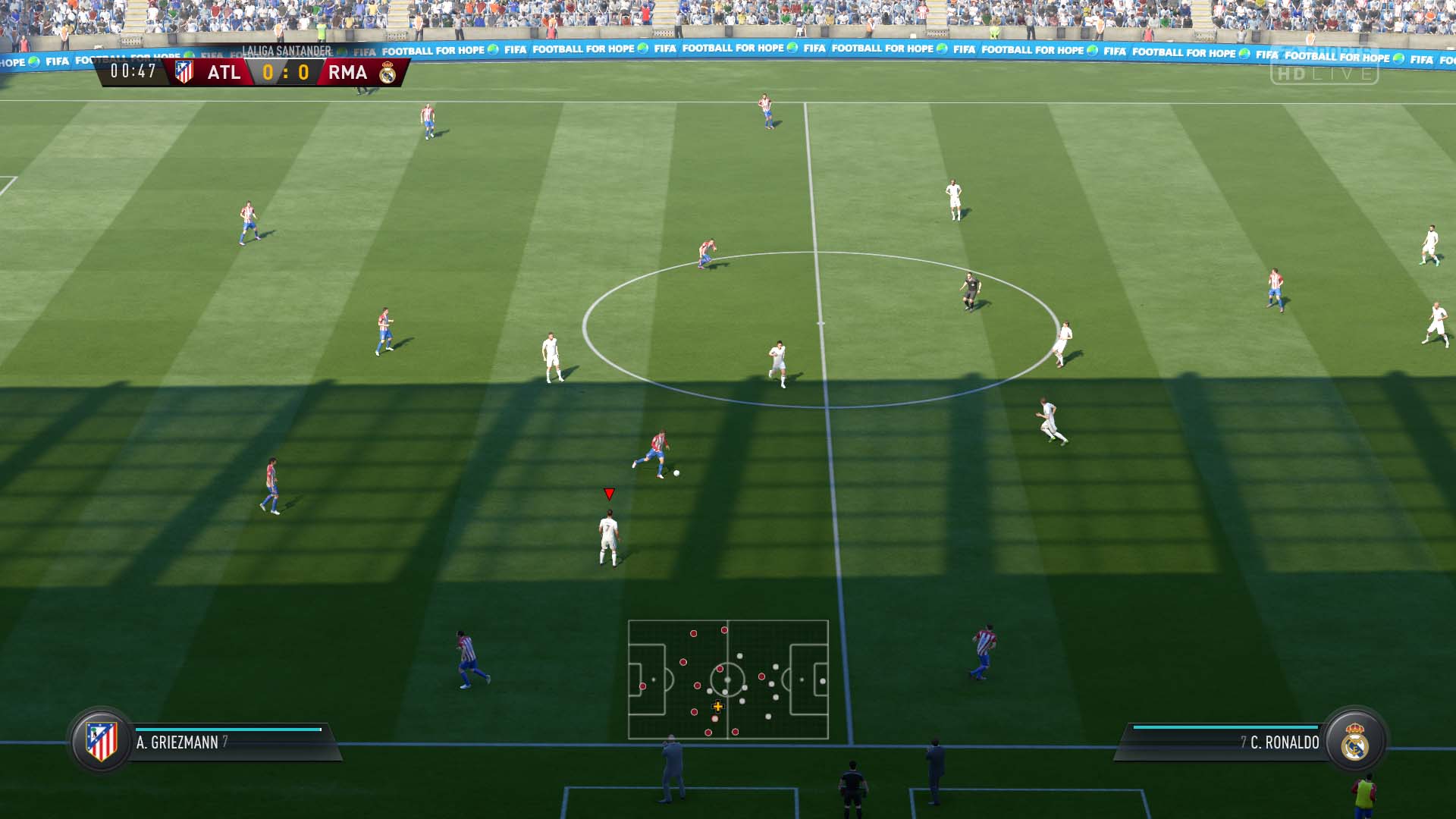The image size is (1456, 819).
Task: Click the Atlético crest beside Griezmann's name
Action: click(102, 741)
